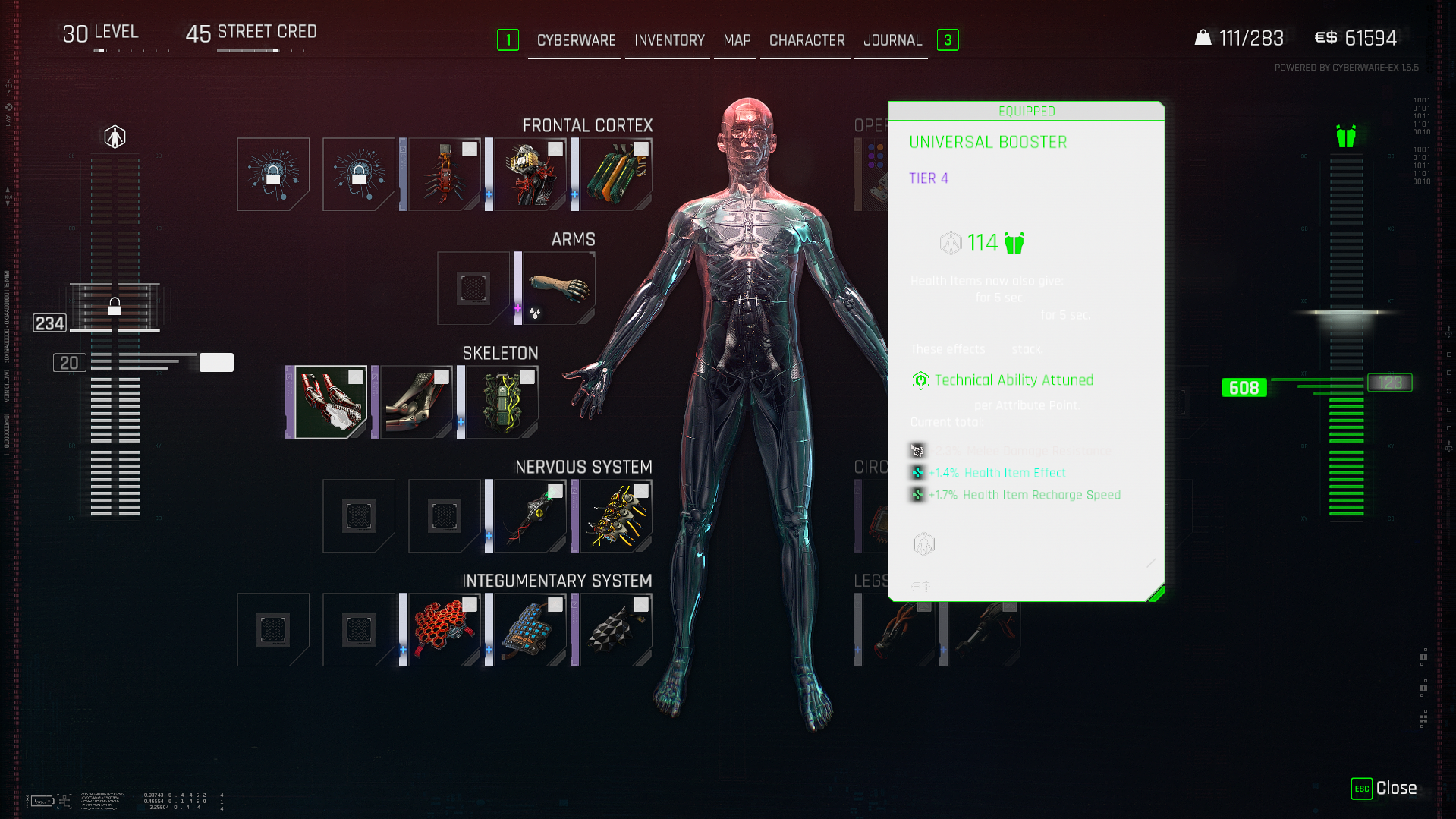Open the Inventory tab

point(669,40)
